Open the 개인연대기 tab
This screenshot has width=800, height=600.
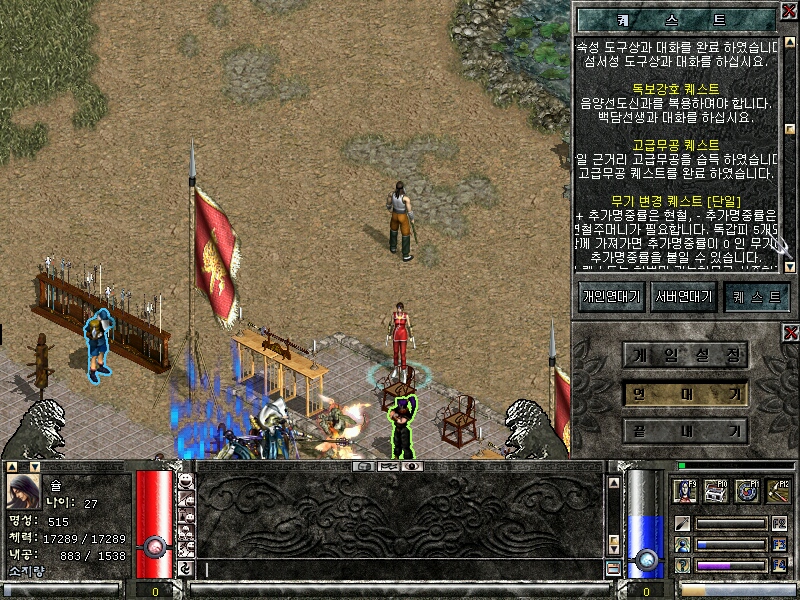610,296
